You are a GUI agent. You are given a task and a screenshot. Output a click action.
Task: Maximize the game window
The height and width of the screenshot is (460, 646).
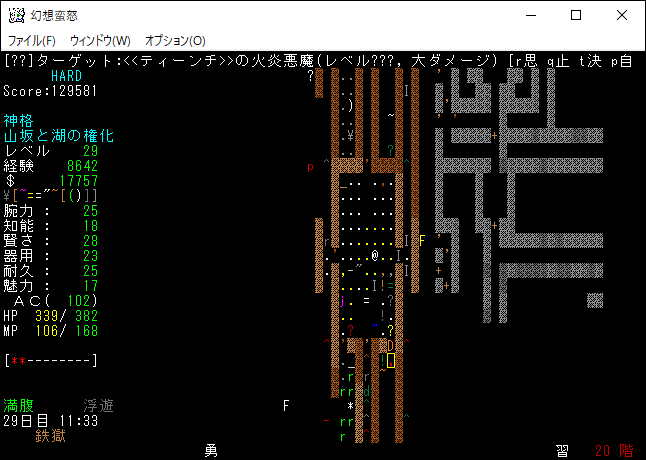coord(576,15)
